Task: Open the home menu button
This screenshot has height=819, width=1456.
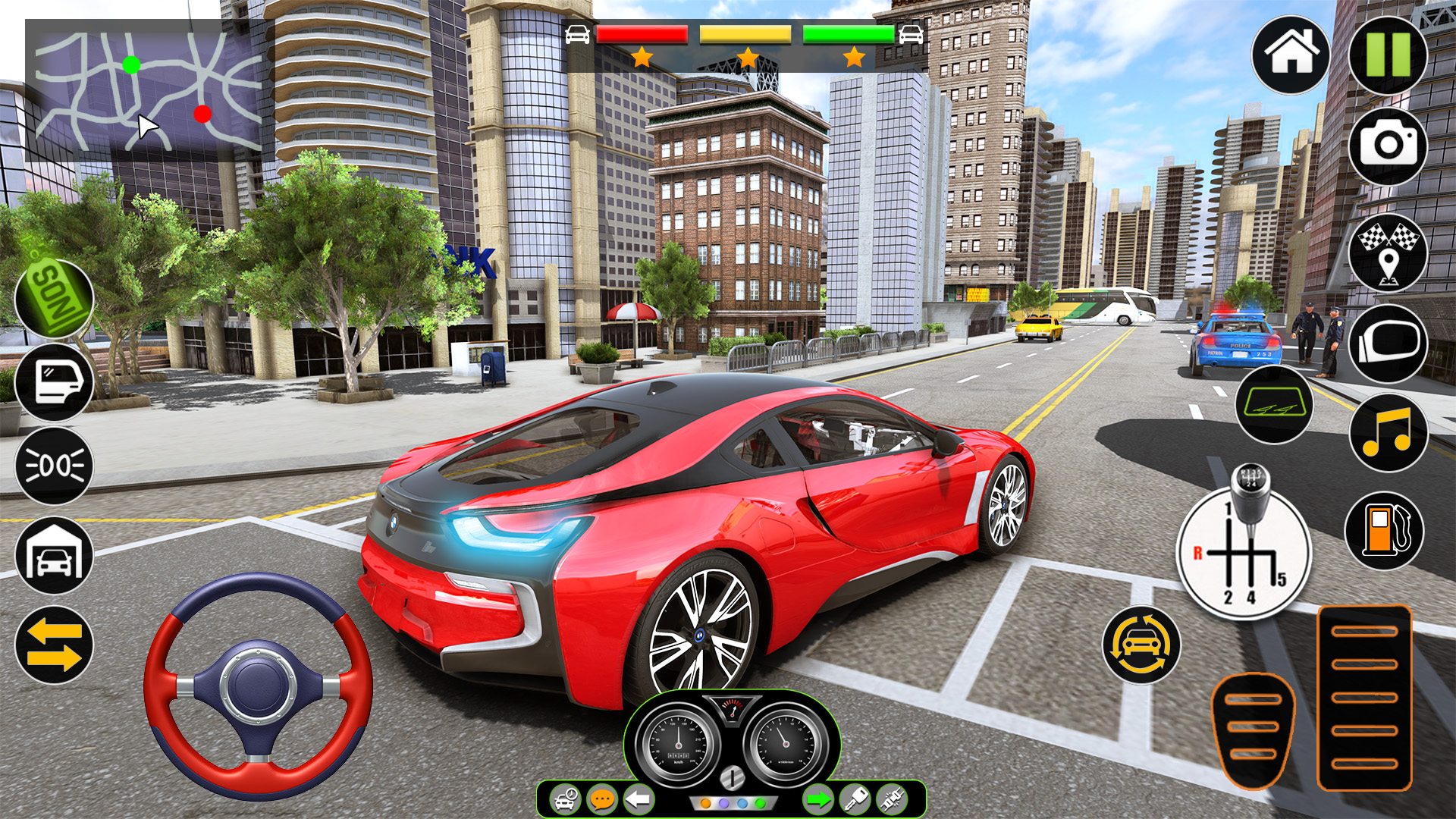Action: point(1291,55)
